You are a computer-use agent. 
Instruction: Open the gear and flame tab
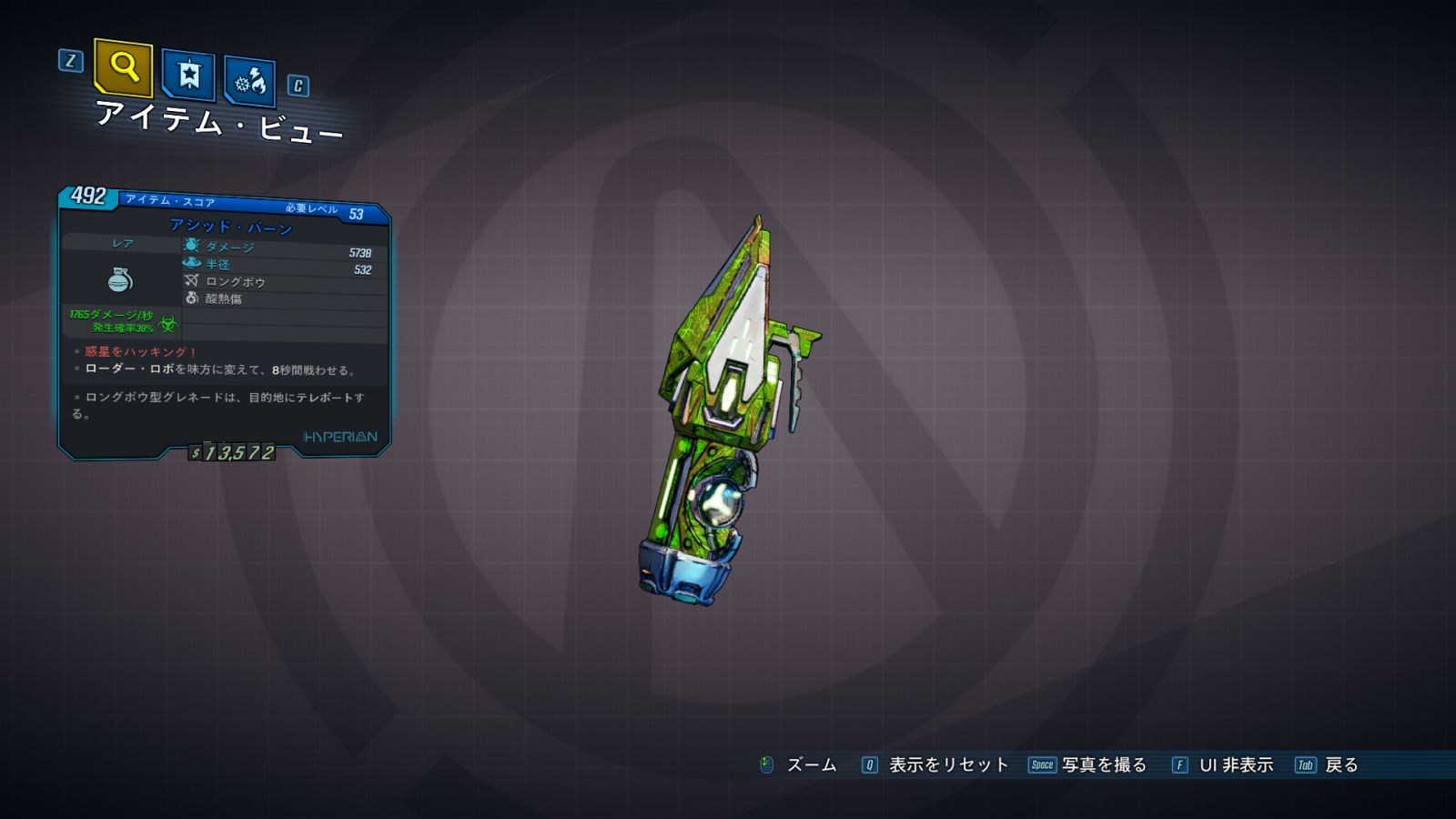point(249,83)
